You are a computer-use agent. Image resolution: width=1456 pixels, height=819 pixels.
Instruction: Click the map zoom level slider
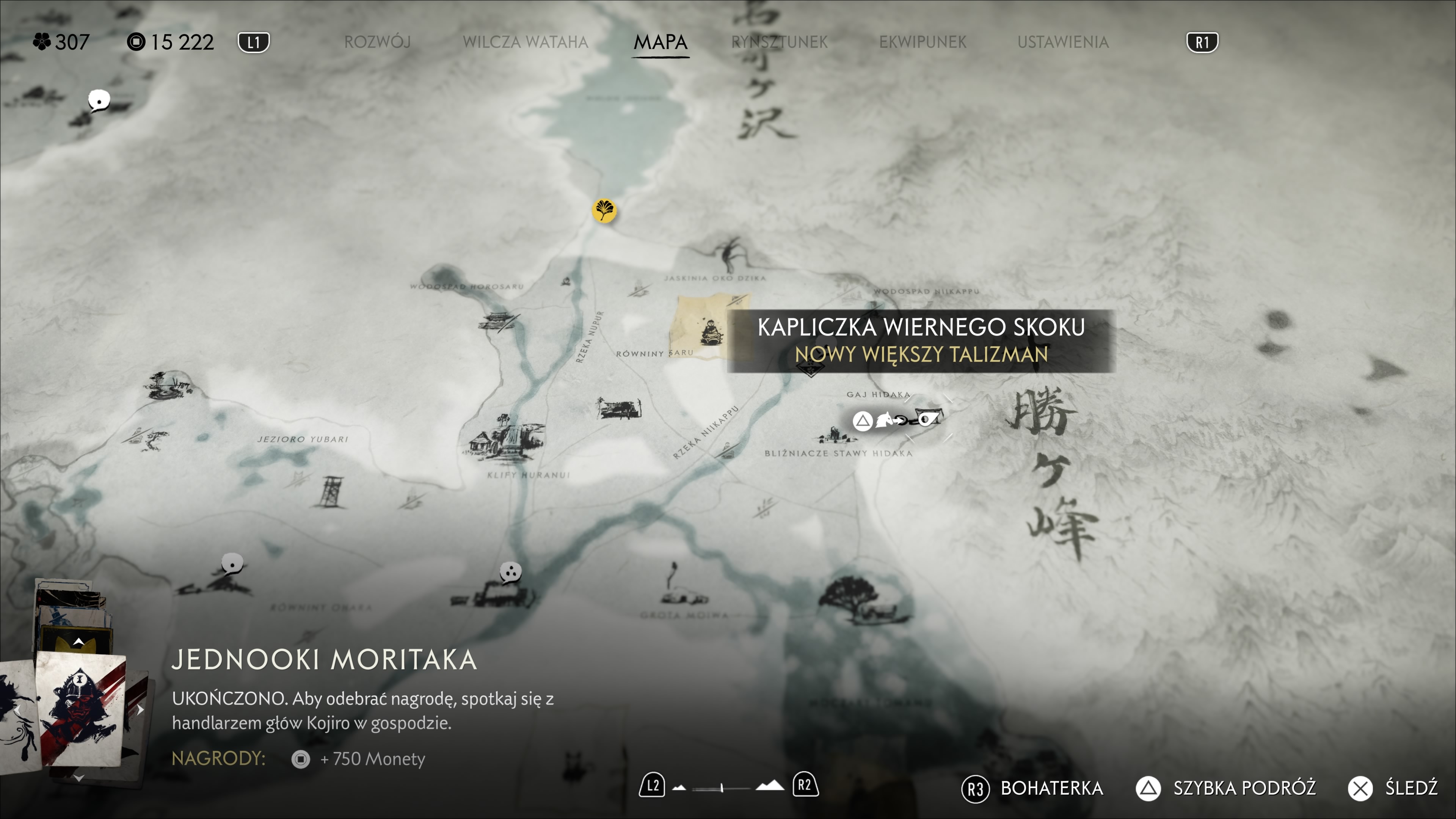(x=722, y=788)
